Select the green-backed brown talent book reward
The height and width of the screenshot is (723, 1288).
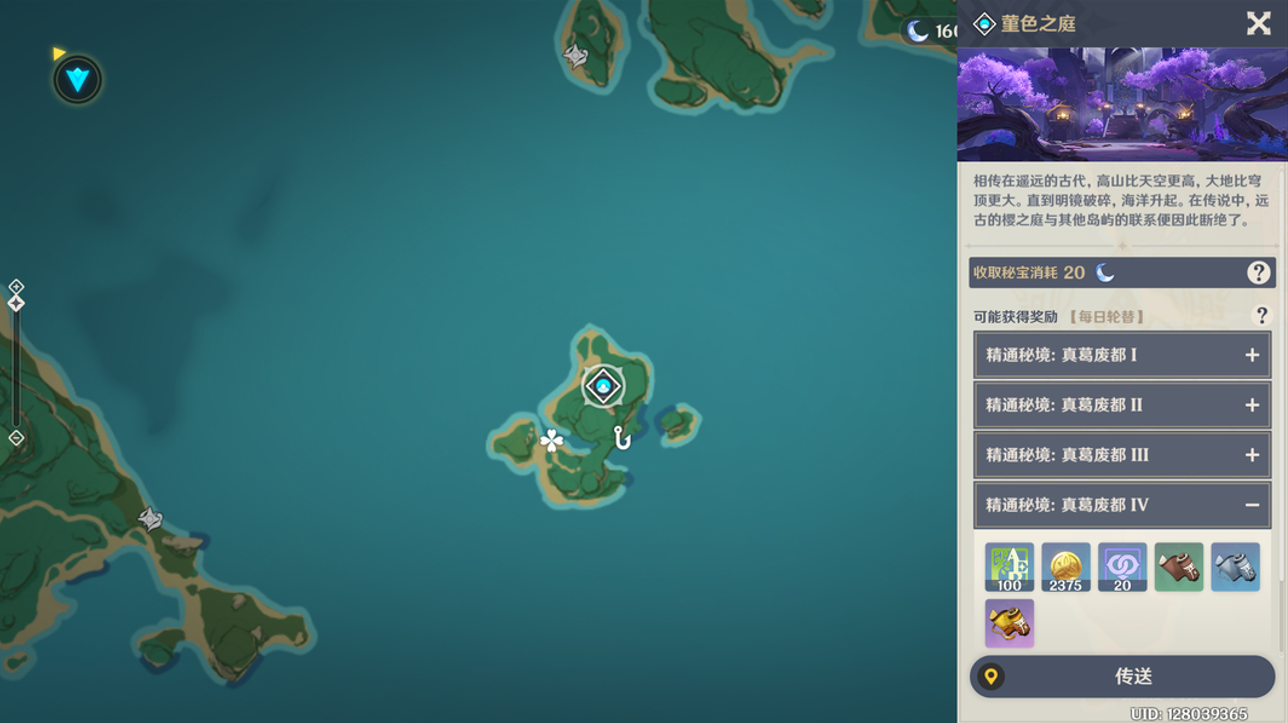point(1178,567)
